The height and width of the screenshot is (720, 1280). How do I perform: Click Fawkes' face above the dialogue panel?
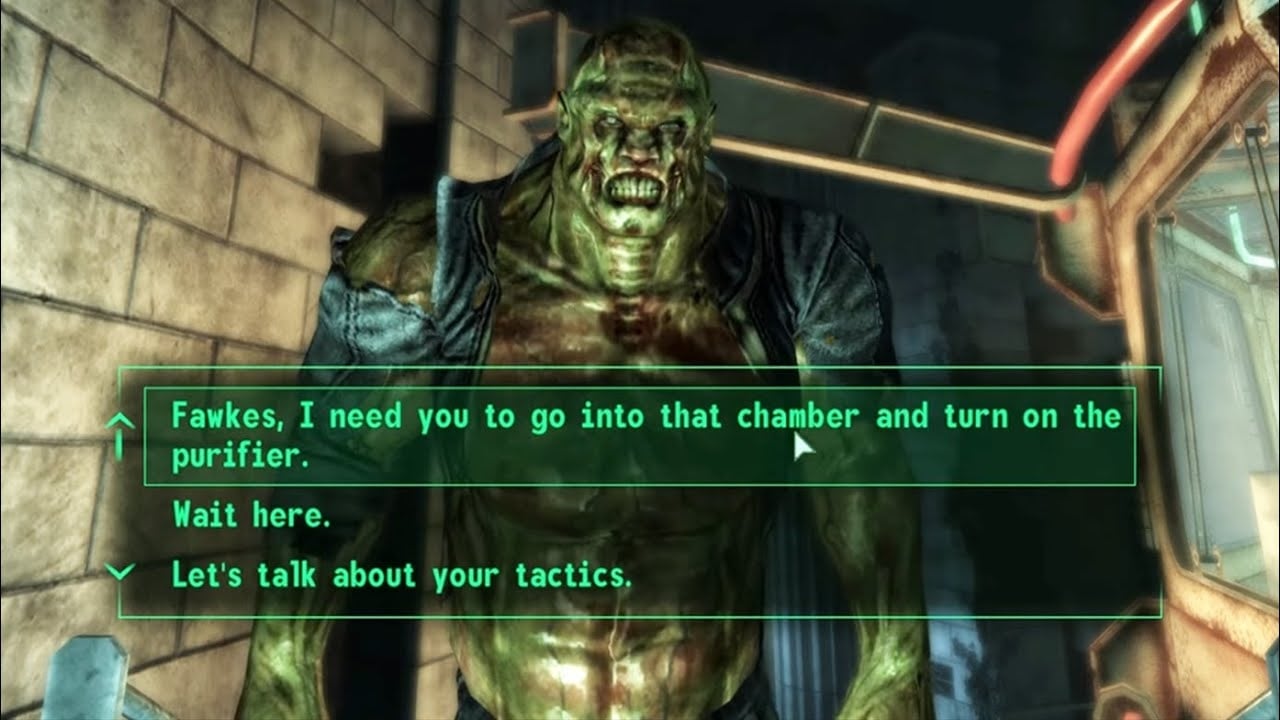(635, 140)
